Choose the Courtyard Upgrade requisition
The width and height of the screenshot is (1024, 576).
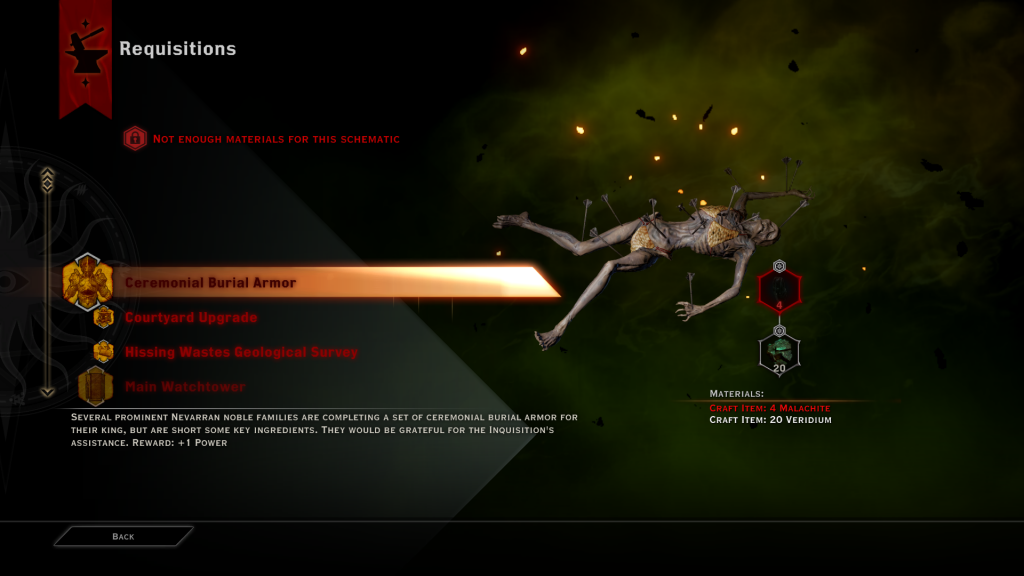coord(190,318)
